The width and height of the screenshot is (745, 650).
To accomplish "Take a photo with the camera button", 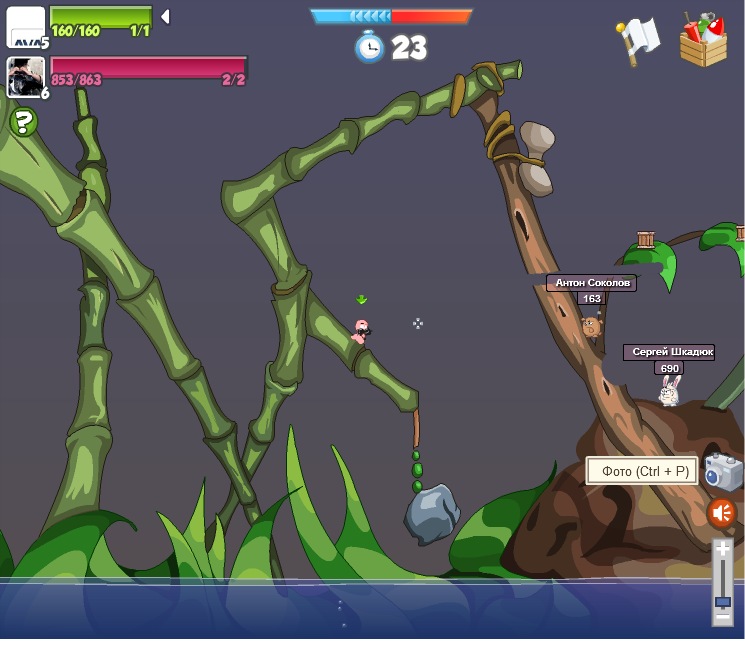I will pyautogui.click(x=723, y=472).
